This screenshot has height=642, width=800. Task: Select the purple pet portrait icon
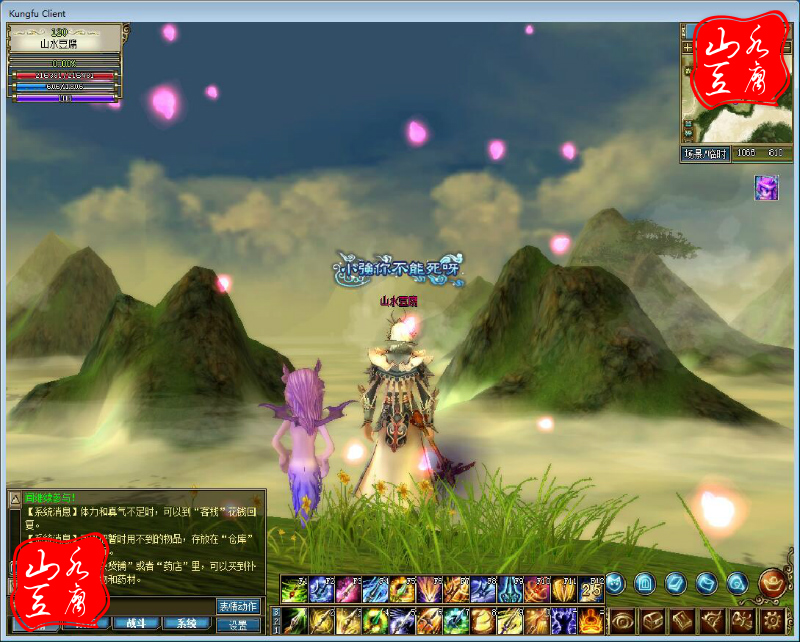(766, 188)
